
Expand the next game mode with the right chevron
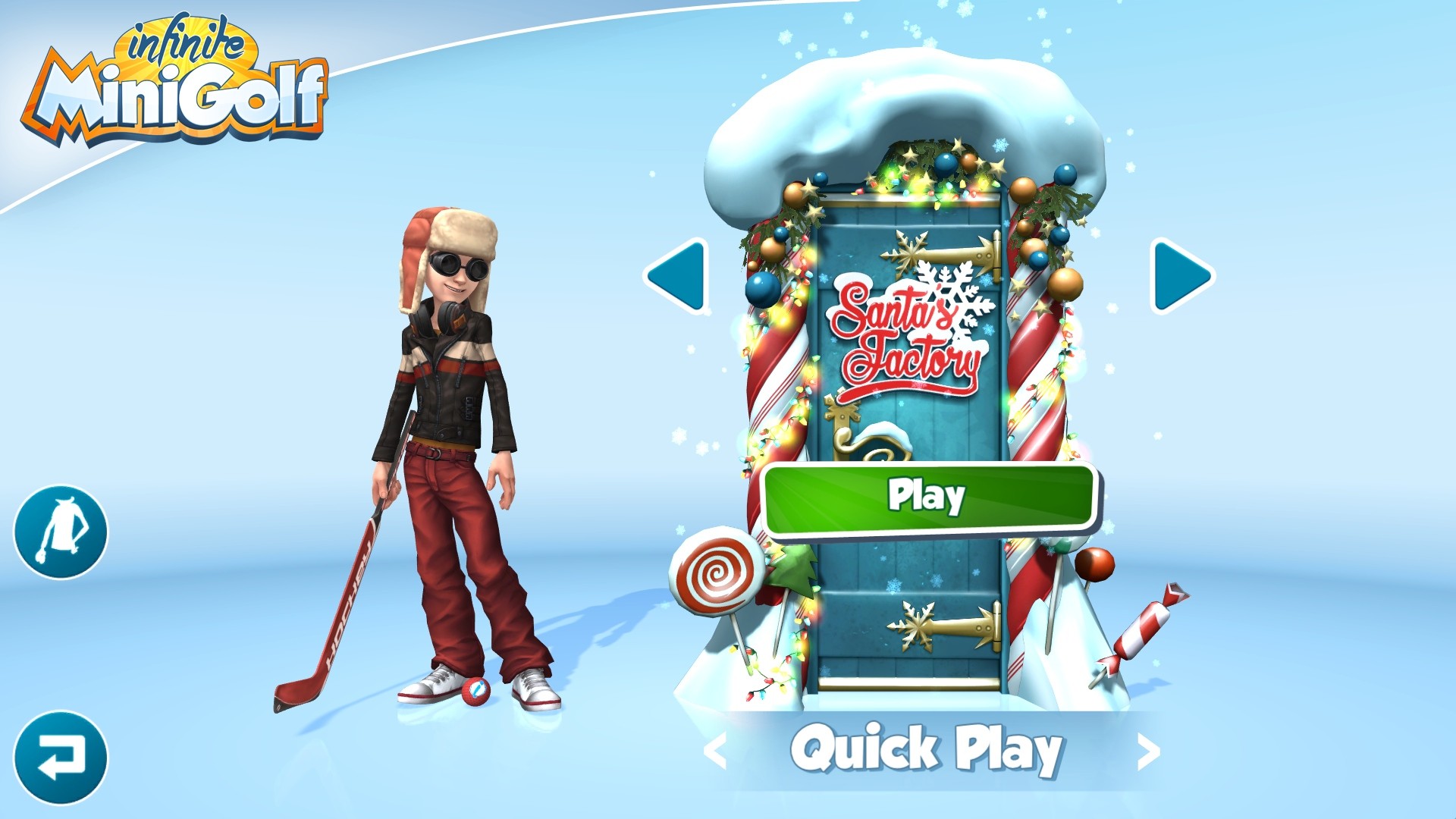tap(1150, 751)
